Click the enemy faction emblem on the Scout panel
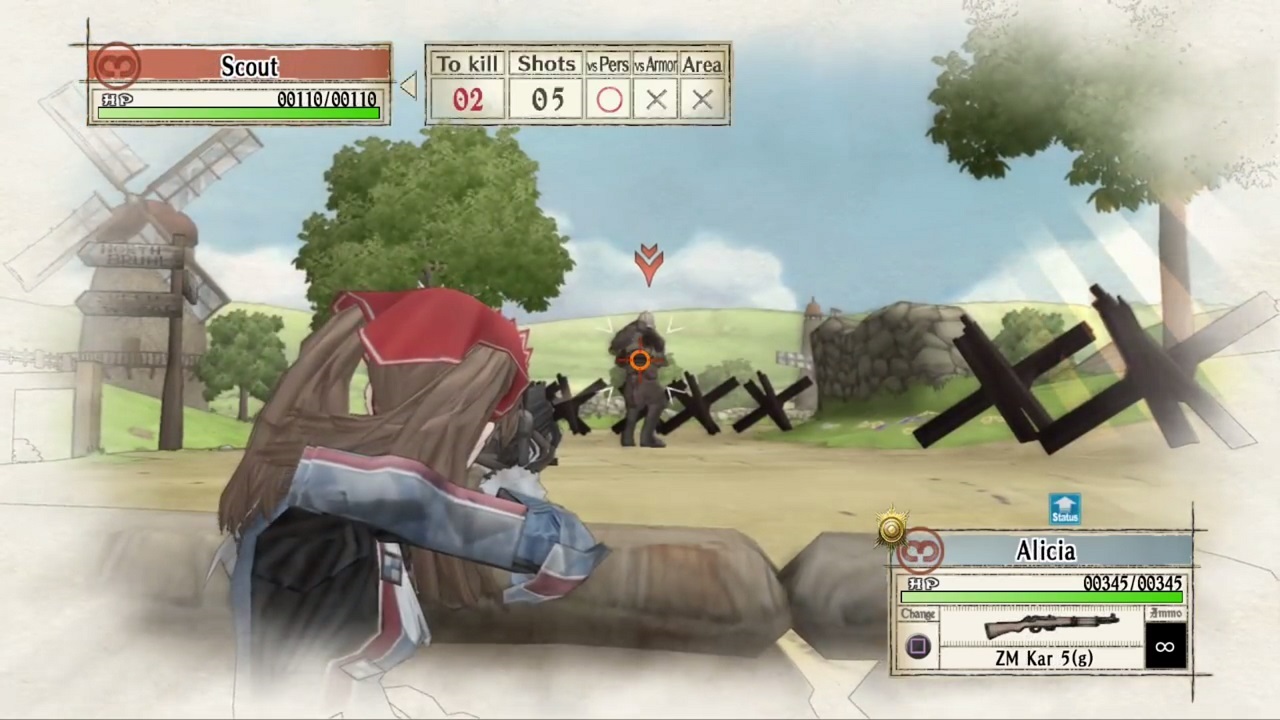This screenshot has width=1280, height=720. point(117,64)
